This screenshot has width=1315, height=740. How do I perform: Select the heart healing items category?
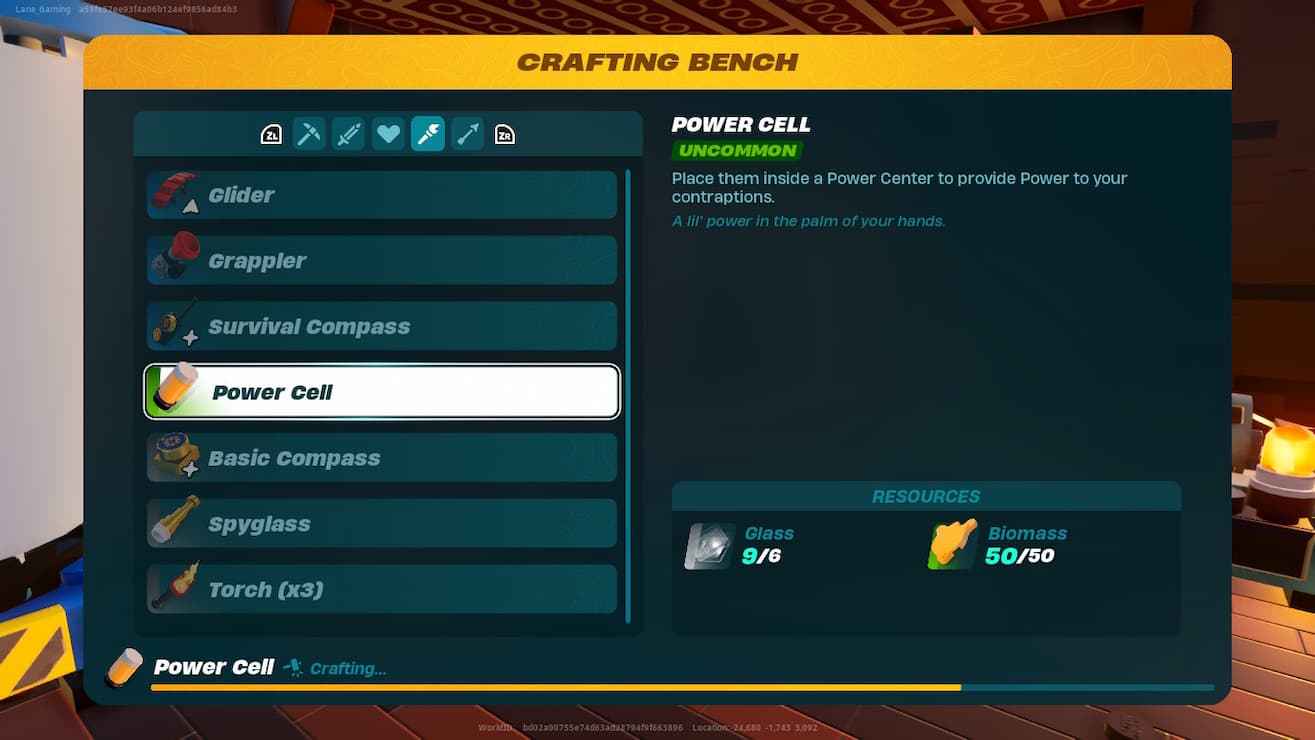(388, 133)
